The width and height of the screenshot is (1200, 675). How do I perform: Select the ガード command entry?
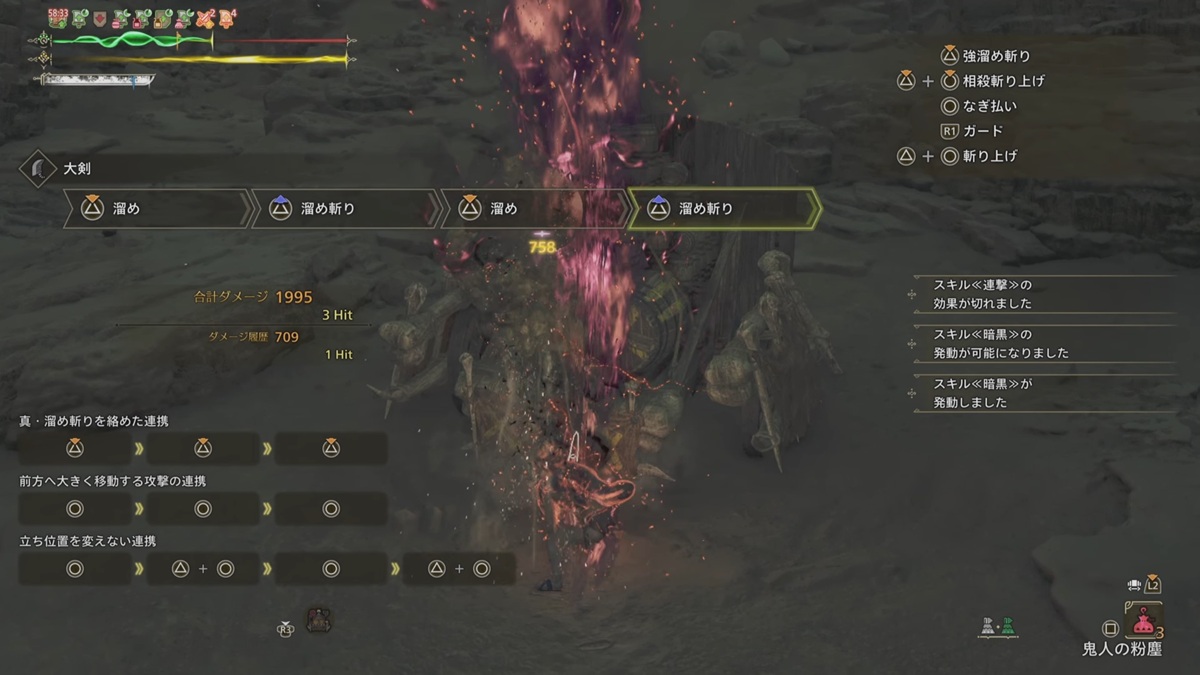[x=983, y=131]
